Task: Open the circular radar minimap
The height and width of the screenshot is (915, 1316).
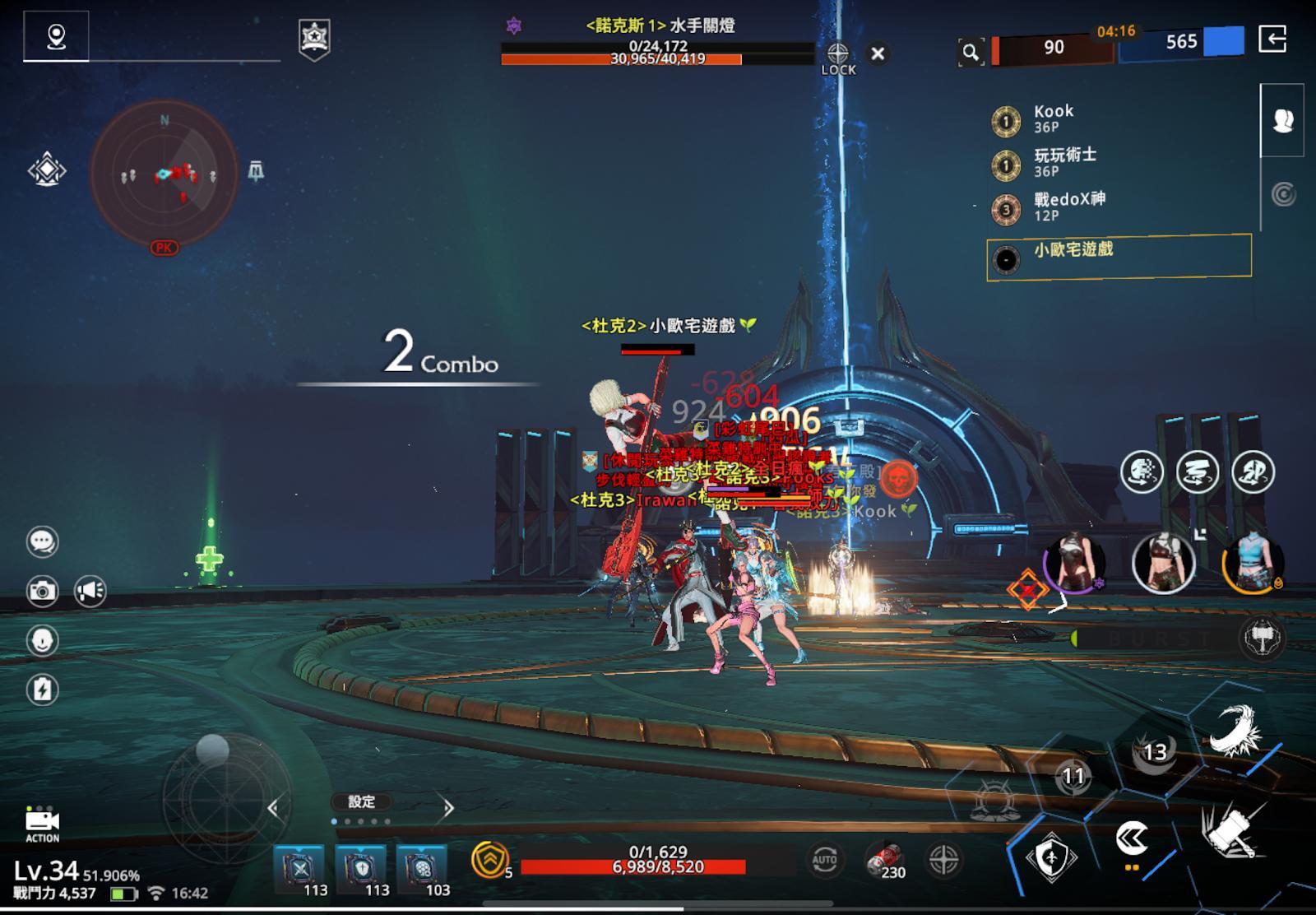Action: [164, 173]
